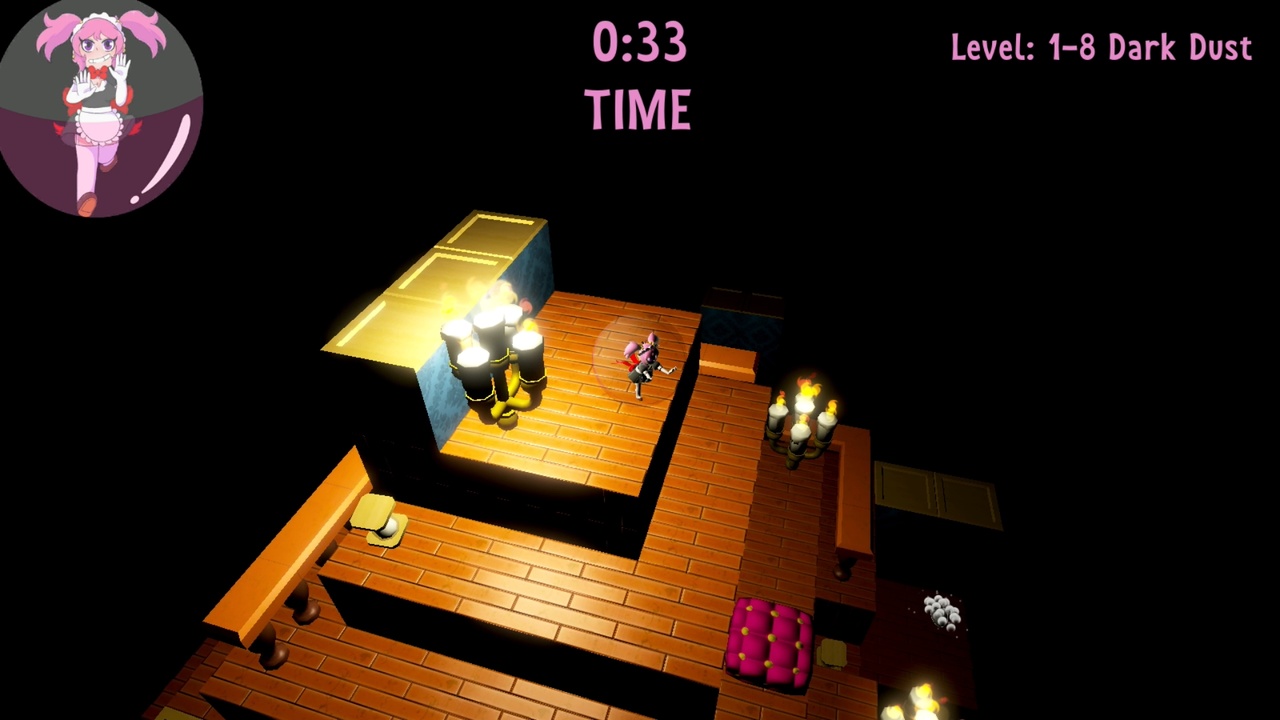Click the 0:33 timer readout
Image resolution: width=1280 pixels, height=720 pixels.
click(x=640, y=42)
